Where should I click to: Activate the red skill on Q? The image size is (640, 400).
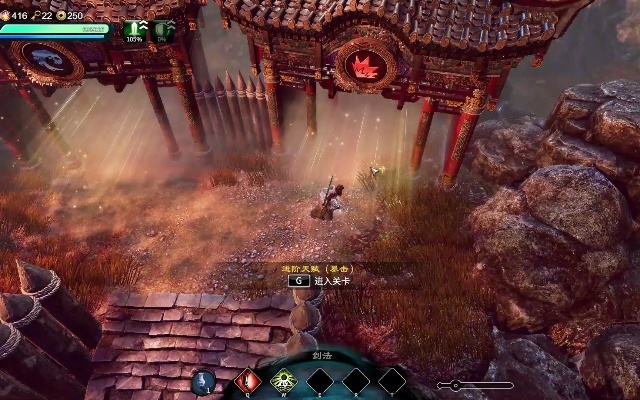tap(245, 380)
